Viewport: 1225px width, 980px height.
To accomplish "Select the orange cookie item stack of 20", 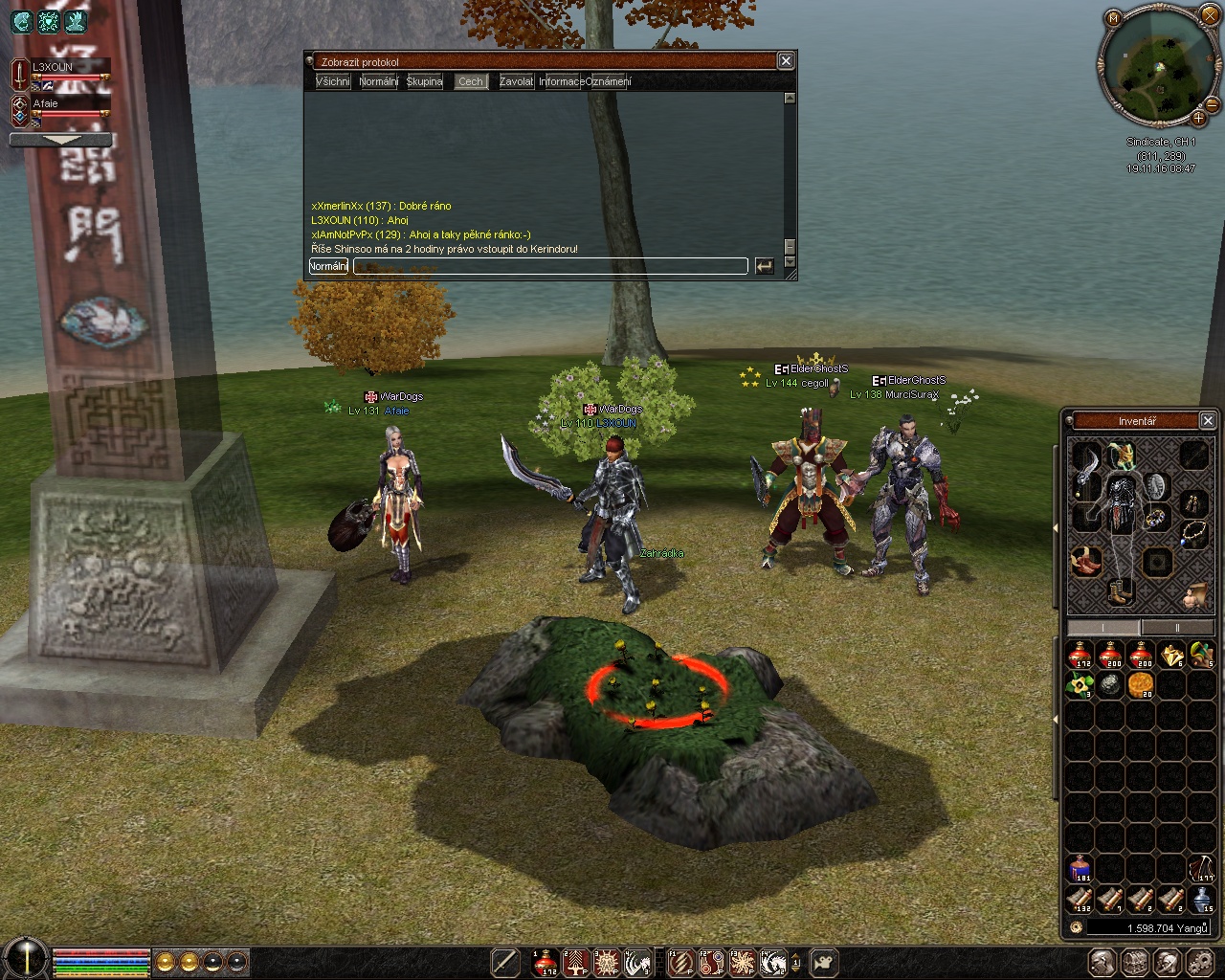I will pyautogui.click(x=1141, y=685).
